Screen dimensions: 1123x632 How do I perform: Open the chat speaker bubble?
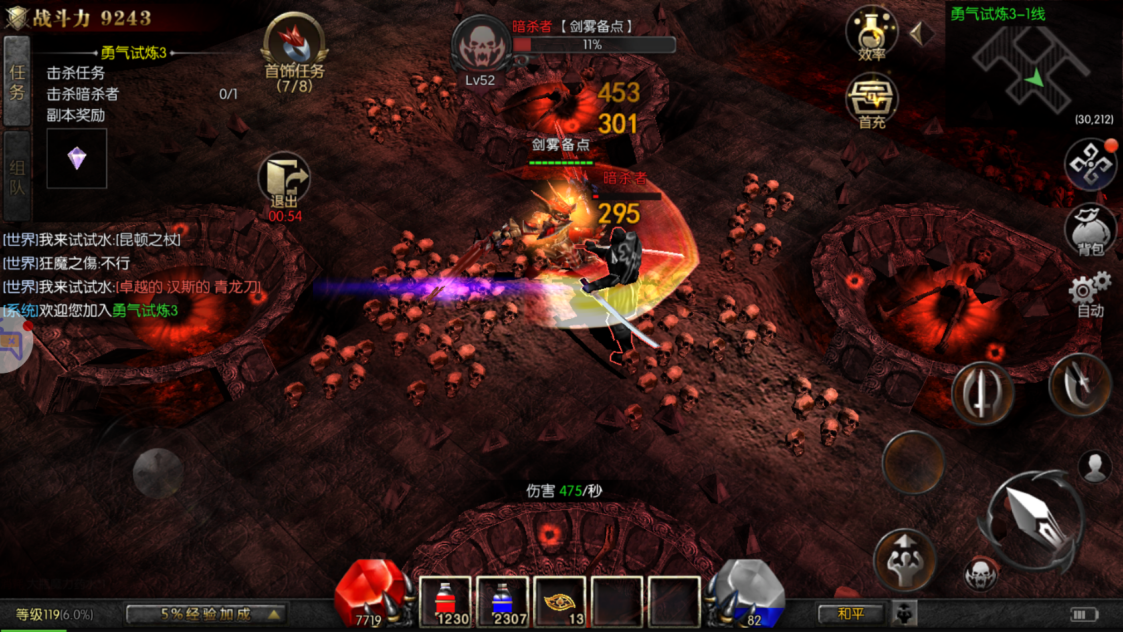[x=12, y=345]
